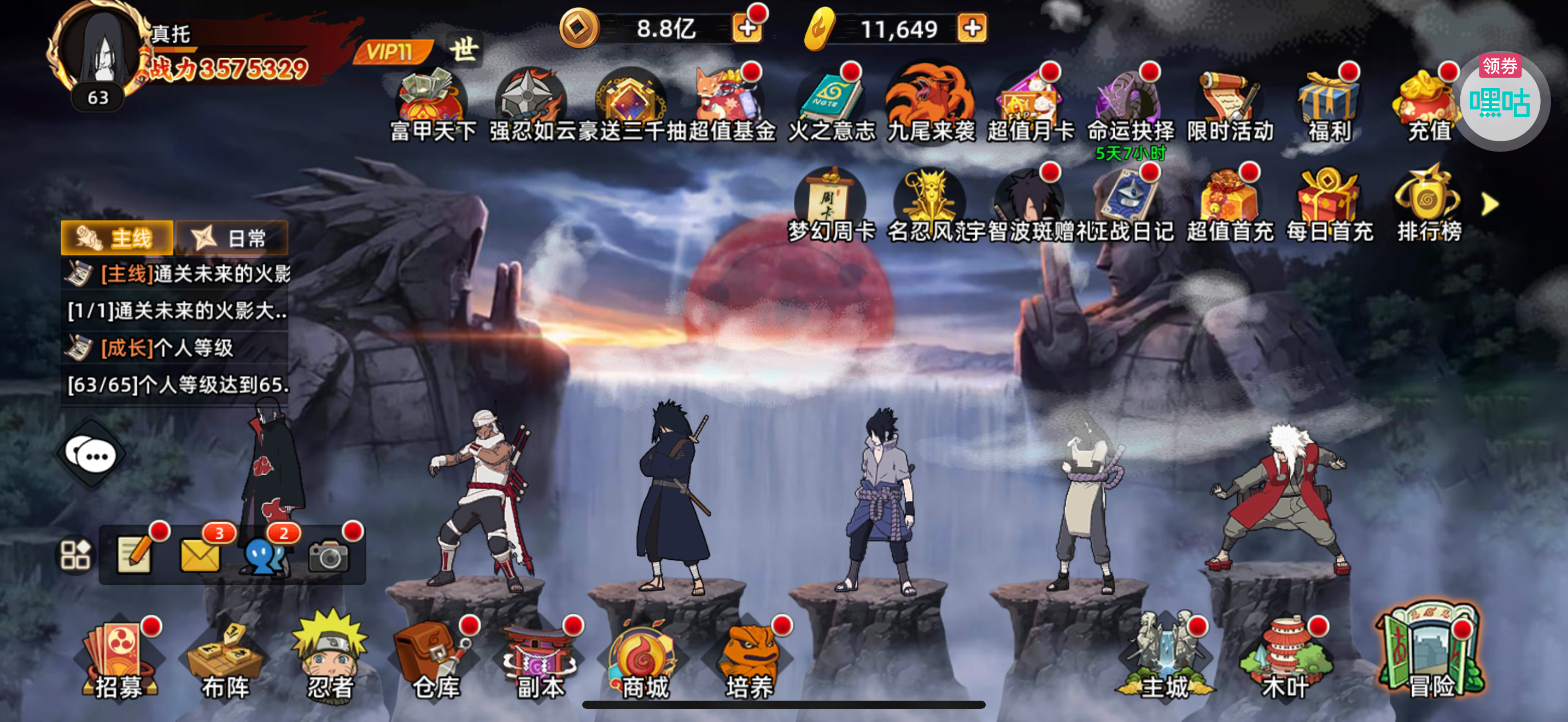The image size is (1568, 722).
Task: Switch to the 日常 daily tab
Action: pyautogui.click(x=232, y=238)
